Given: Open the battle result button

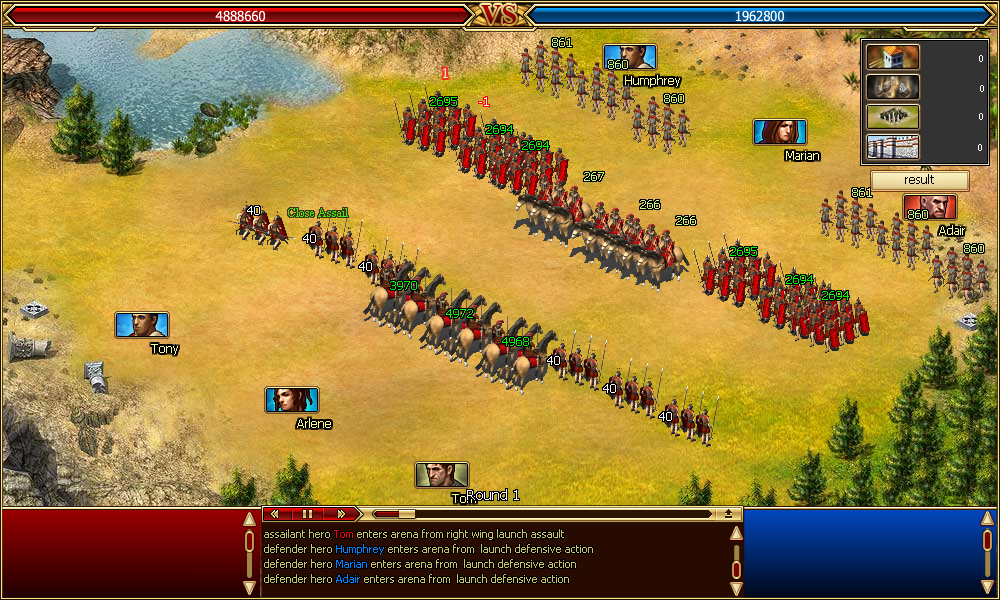Looking at the screenshot, I should (x=919, y=180).
